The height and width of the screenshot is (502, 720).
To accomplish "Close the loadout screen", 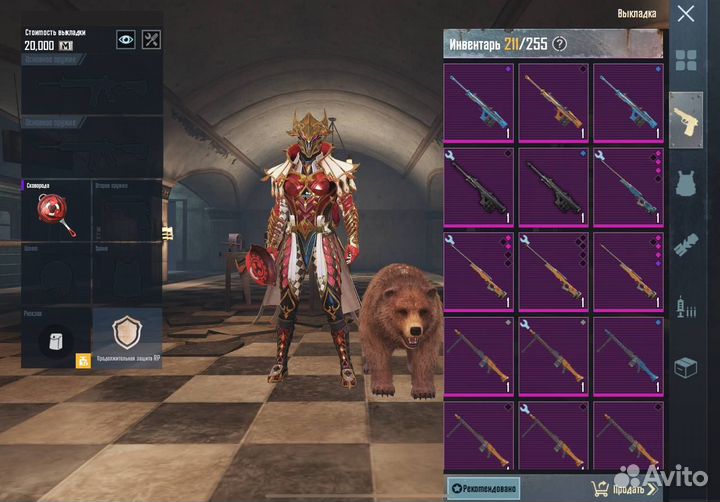I will [x=685, y=14].
